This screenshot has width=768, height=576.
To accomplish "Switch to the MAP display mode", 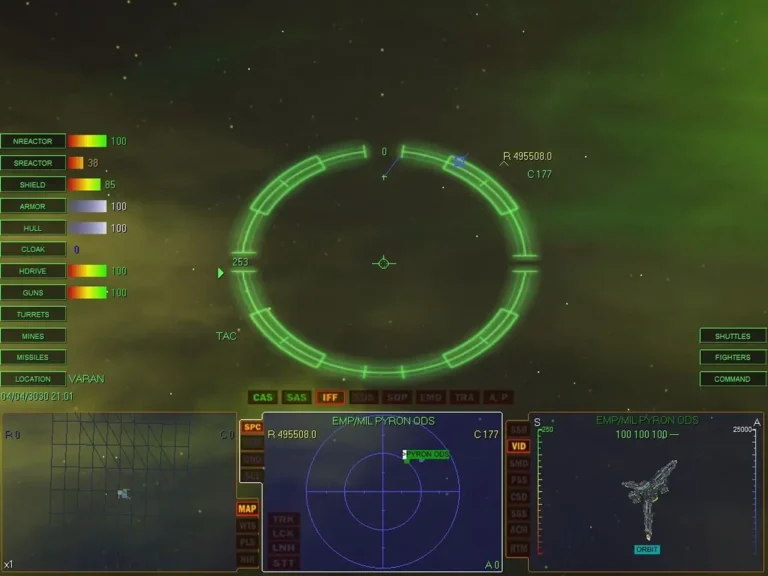I will click(247, 509).
